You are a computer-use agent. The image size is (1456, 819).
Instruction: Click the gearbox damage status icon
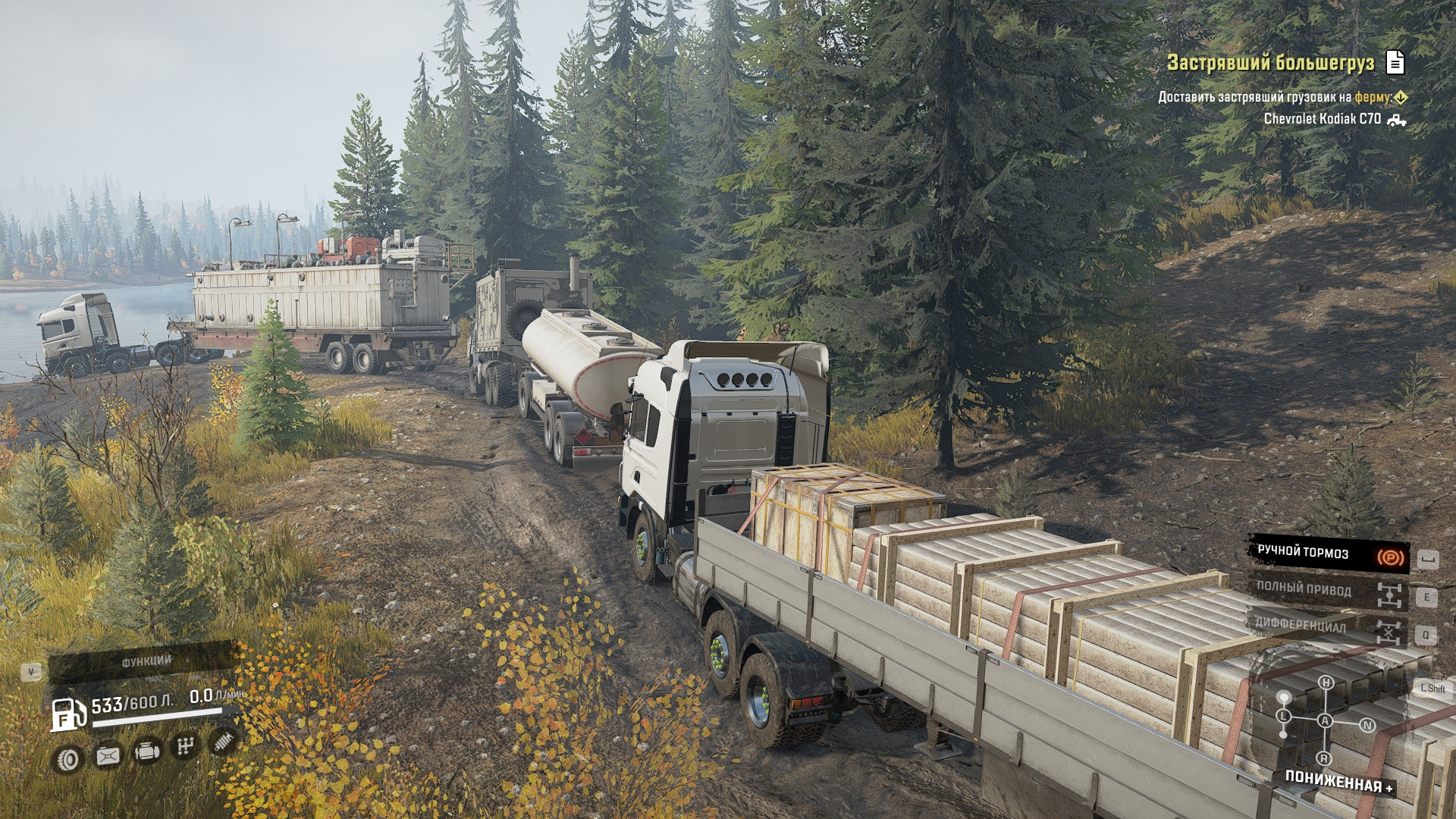[x=185, y=747]
